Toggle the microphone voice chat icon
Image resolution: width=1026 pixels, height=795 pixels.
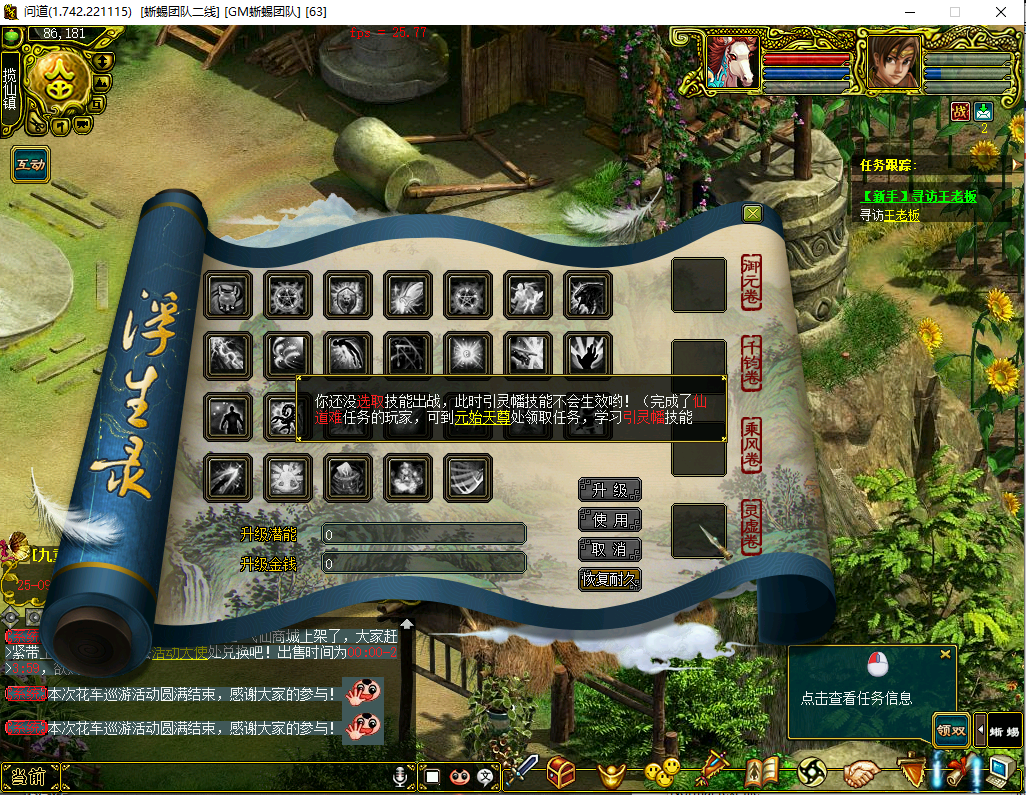[400, 776]
